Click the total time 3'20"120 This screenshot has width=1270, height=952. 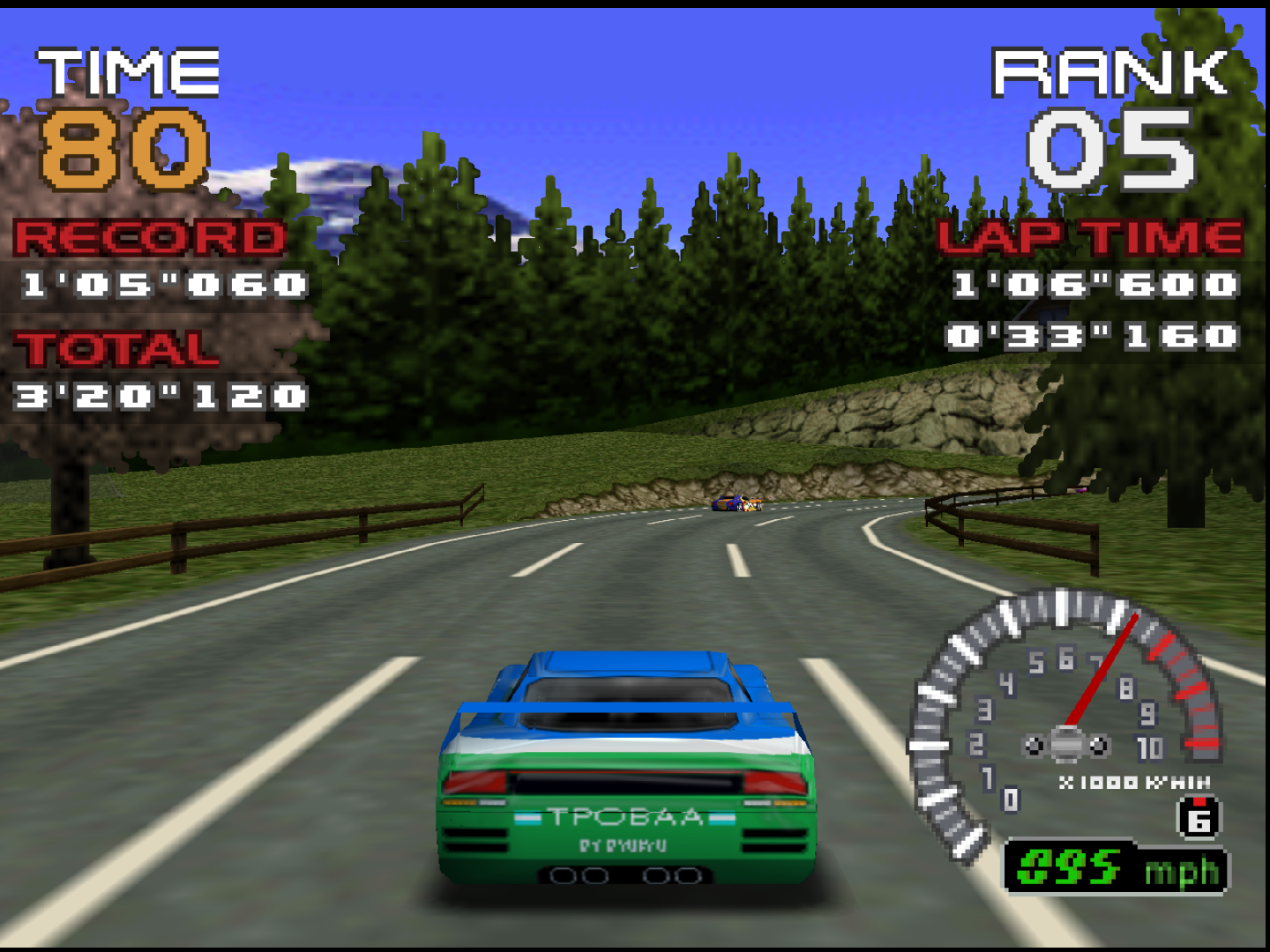click(161, 398)
